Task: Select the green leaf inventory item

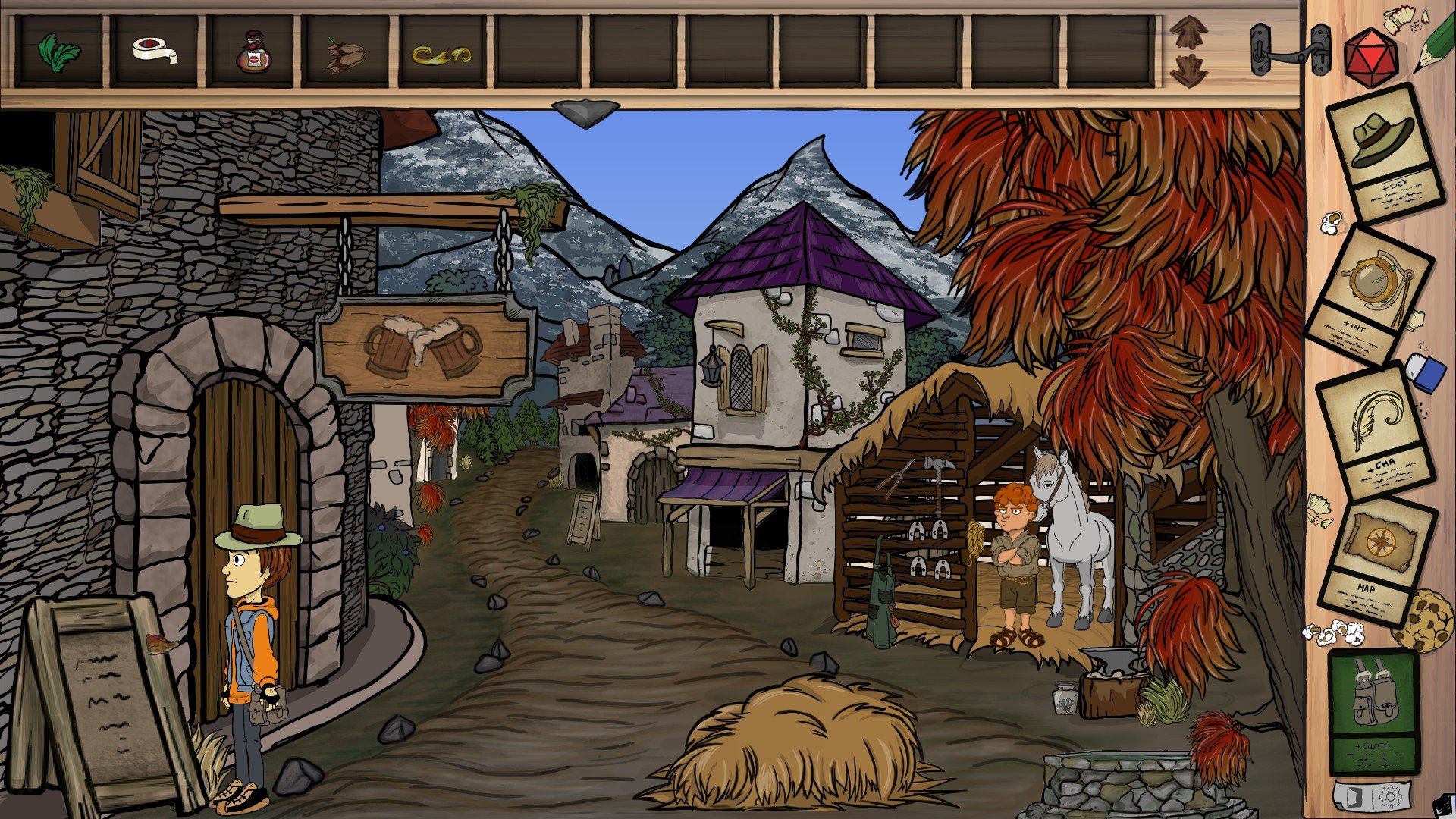Action: point(59,52)
